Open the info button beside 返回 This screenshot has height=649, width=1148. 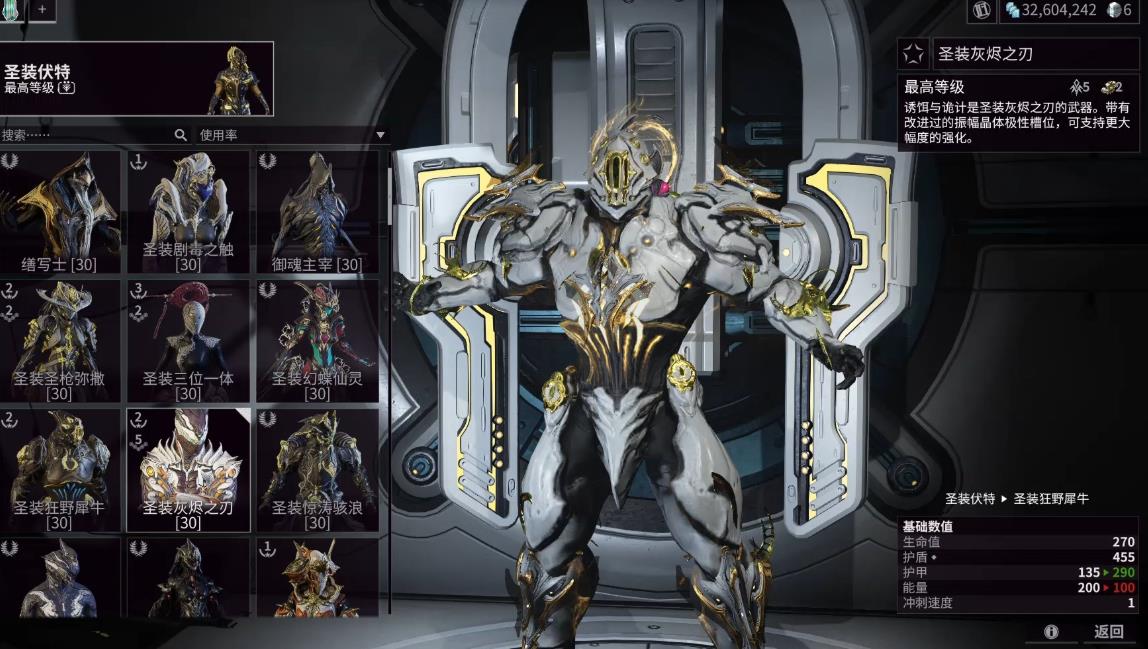1051,631
